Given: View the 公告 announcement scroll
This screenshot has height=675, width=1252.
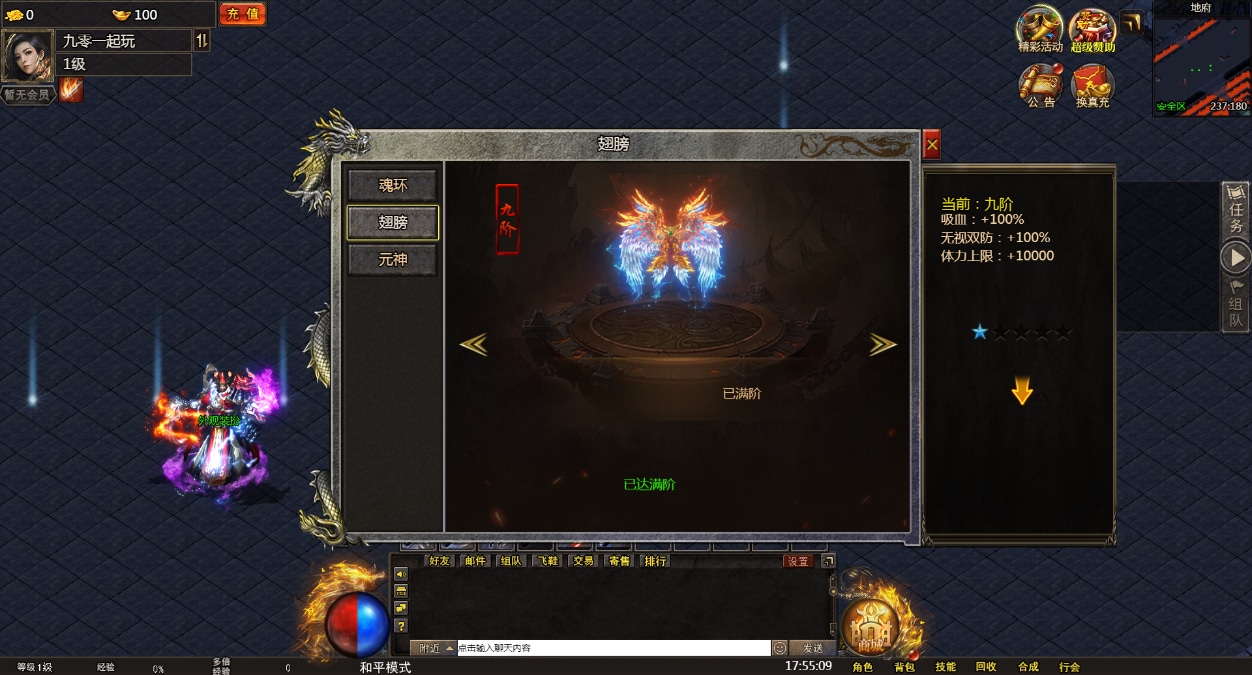Looking at the screenshot, I should pyautogui.click(x=1040, y=85).
